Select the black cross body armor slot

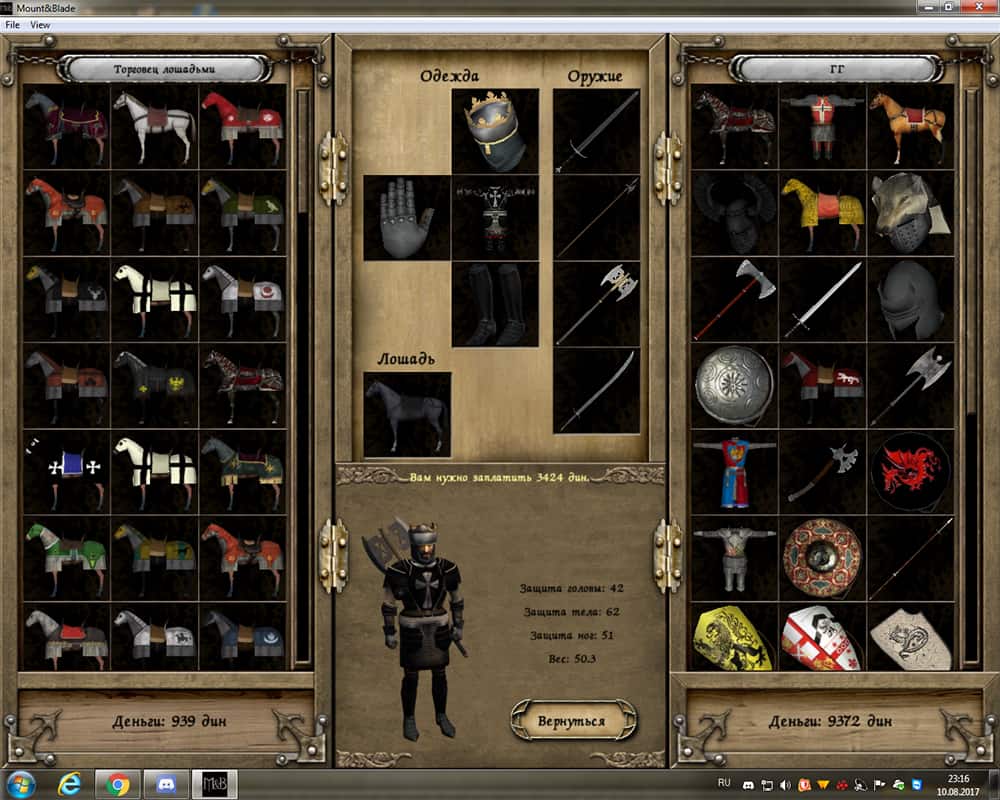coord(495,218)
